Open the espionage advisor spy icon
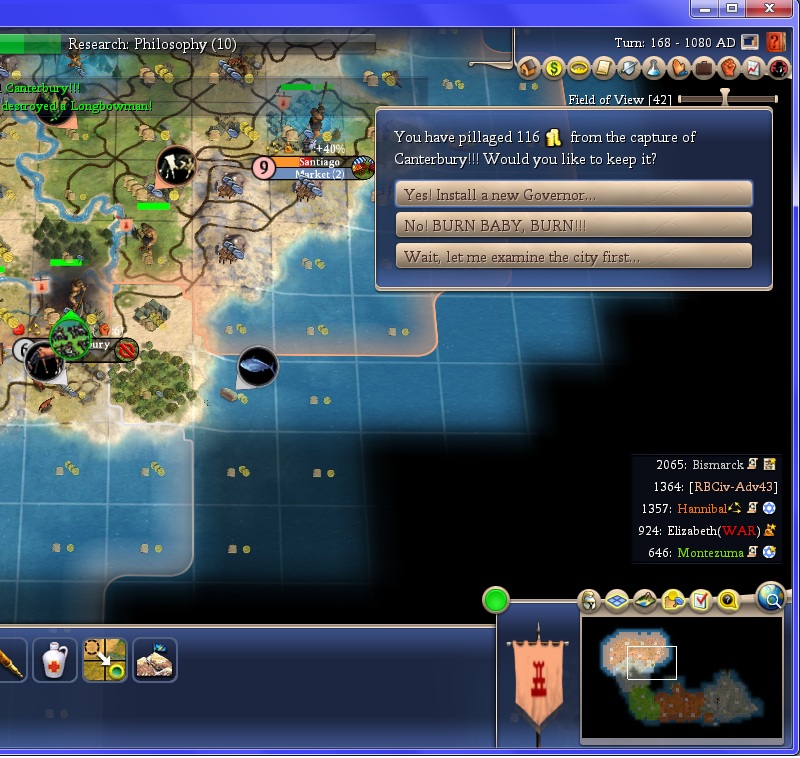 (x=779, y=68)
